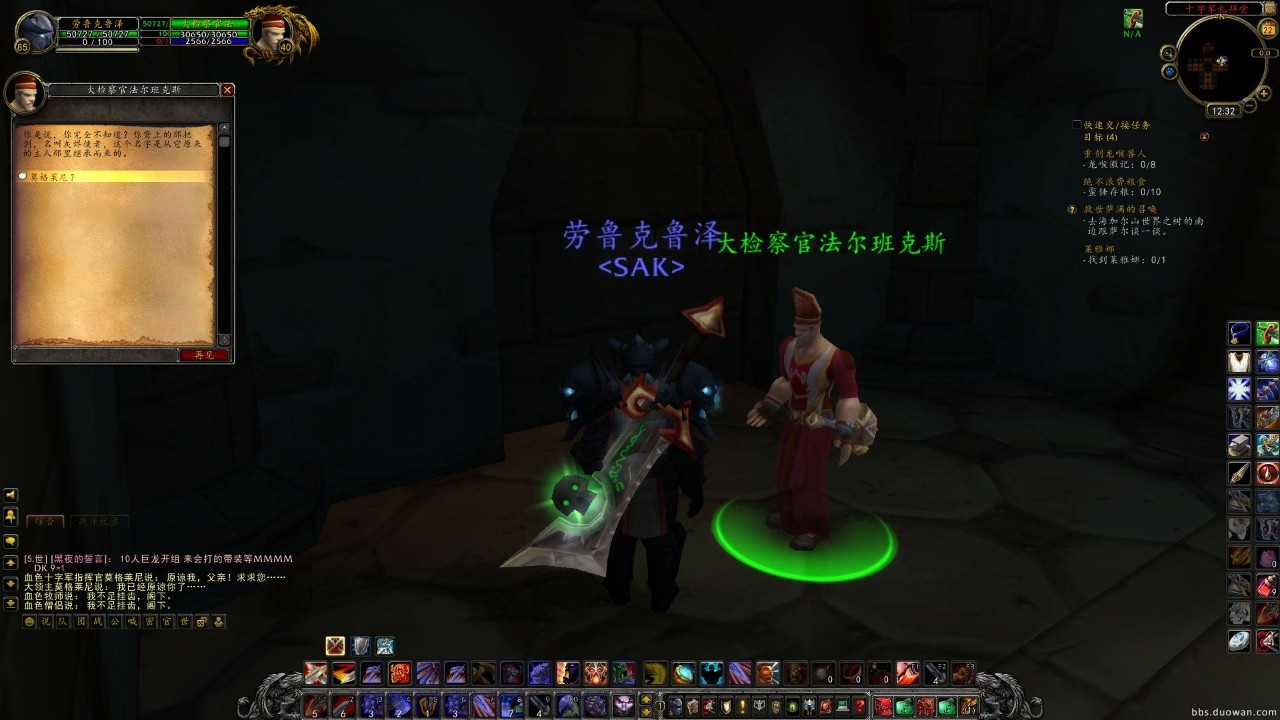Click the scrollbar on the quest dialog's right edge
Screen dimensions: 1280x720
click(222, 230)
